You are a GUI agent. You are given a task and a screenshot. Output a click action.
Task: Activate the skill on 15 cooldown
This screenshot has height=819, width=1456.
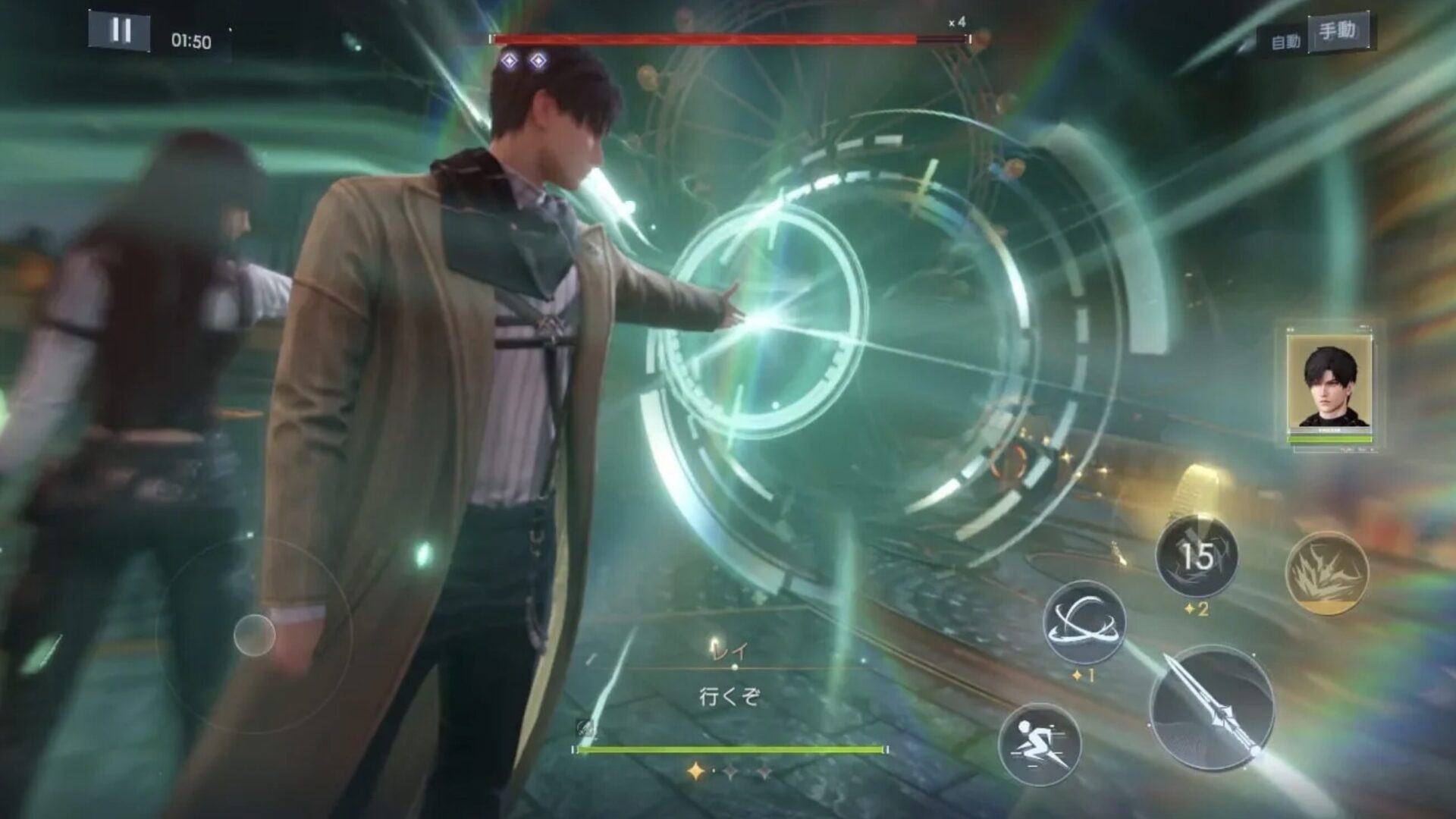(1197, 557)
